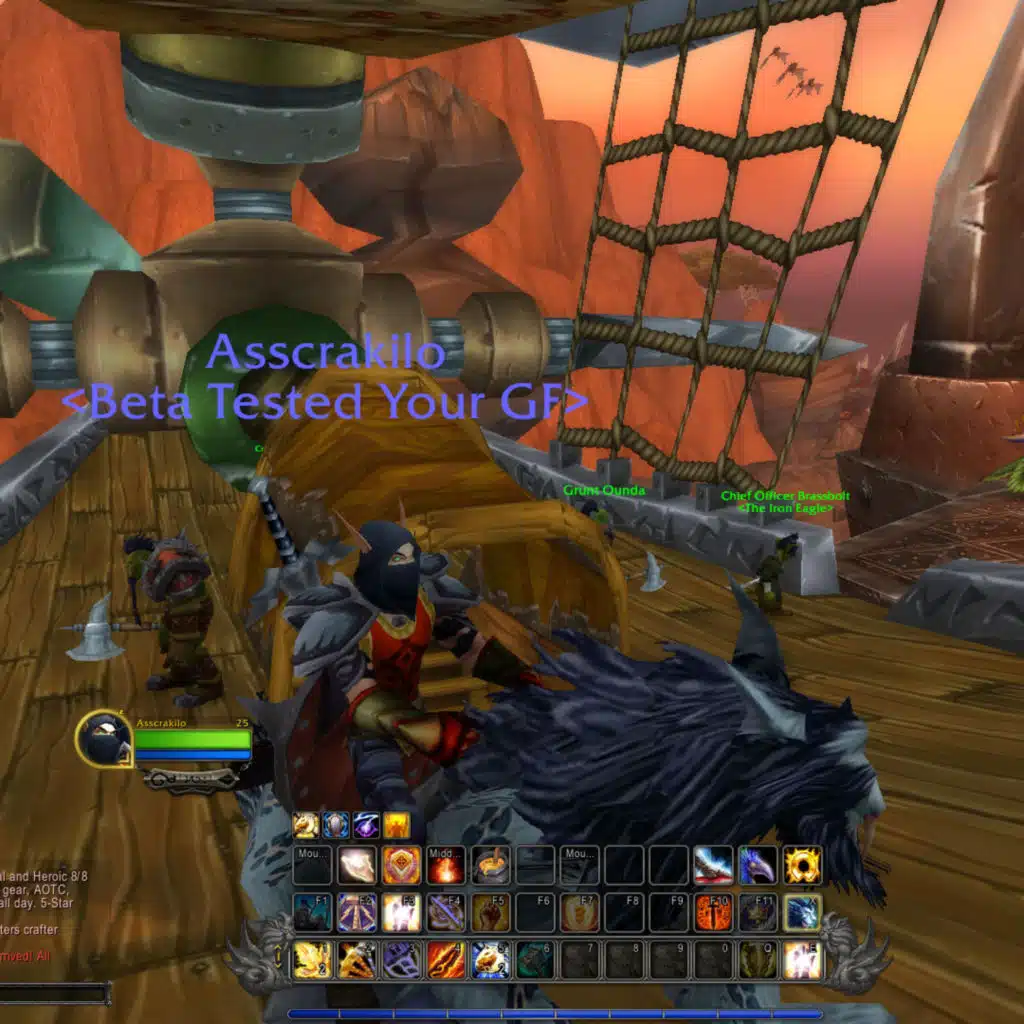Use the clenched fist ability on F5
The image size is (1024, 1024).
click(491, 912)
